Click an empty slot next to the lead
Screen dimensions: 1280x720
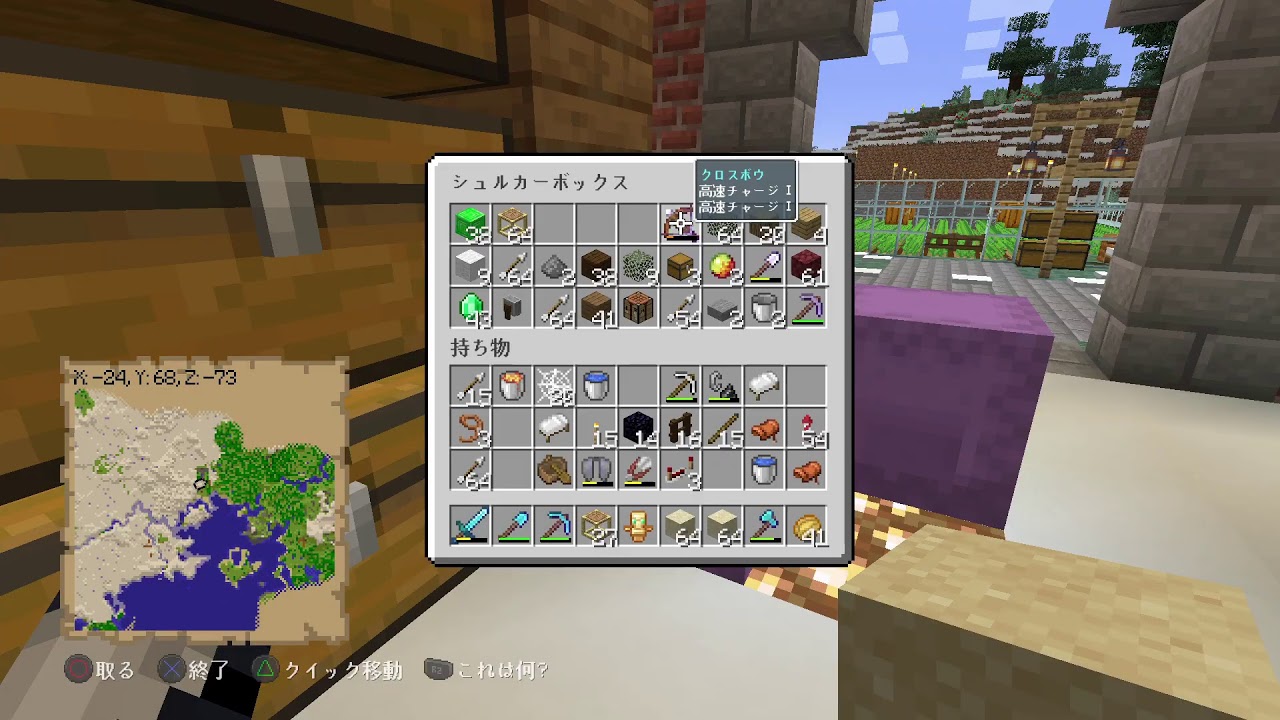[512, 429]
